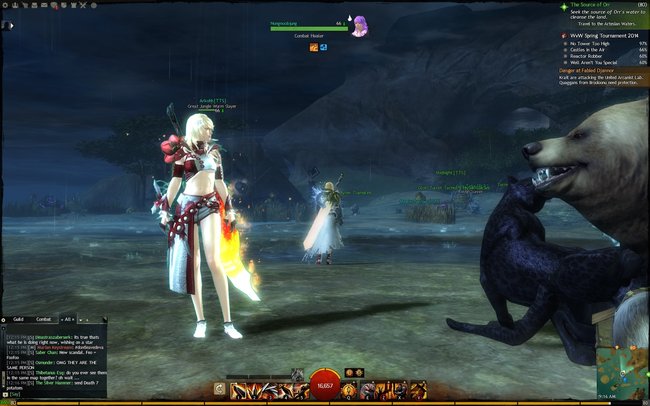Select the All chat tab
650x406 pixels.
(68, 318)
